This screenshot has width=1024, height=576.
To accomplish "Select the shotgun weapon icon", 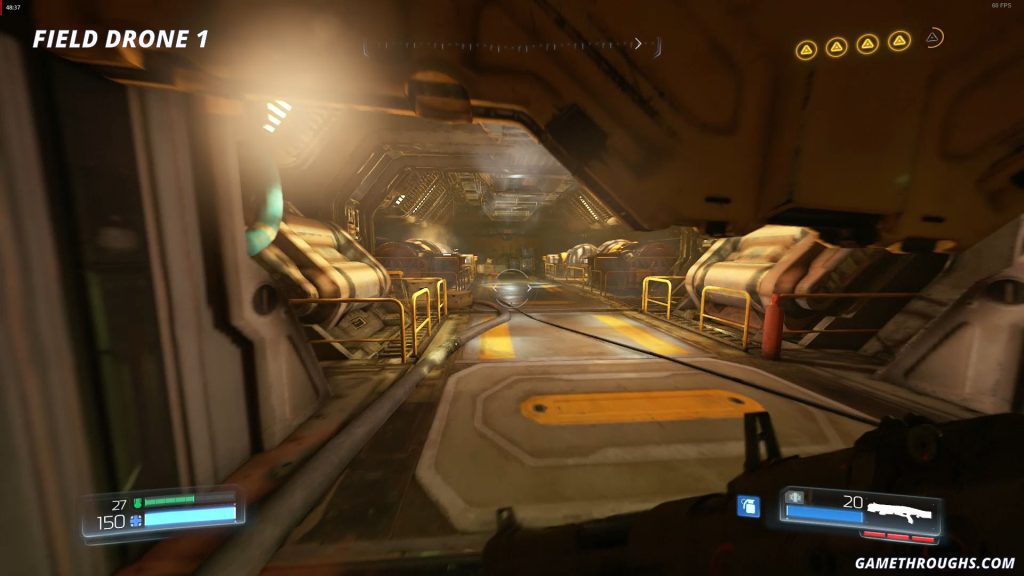I will [899, 510].
